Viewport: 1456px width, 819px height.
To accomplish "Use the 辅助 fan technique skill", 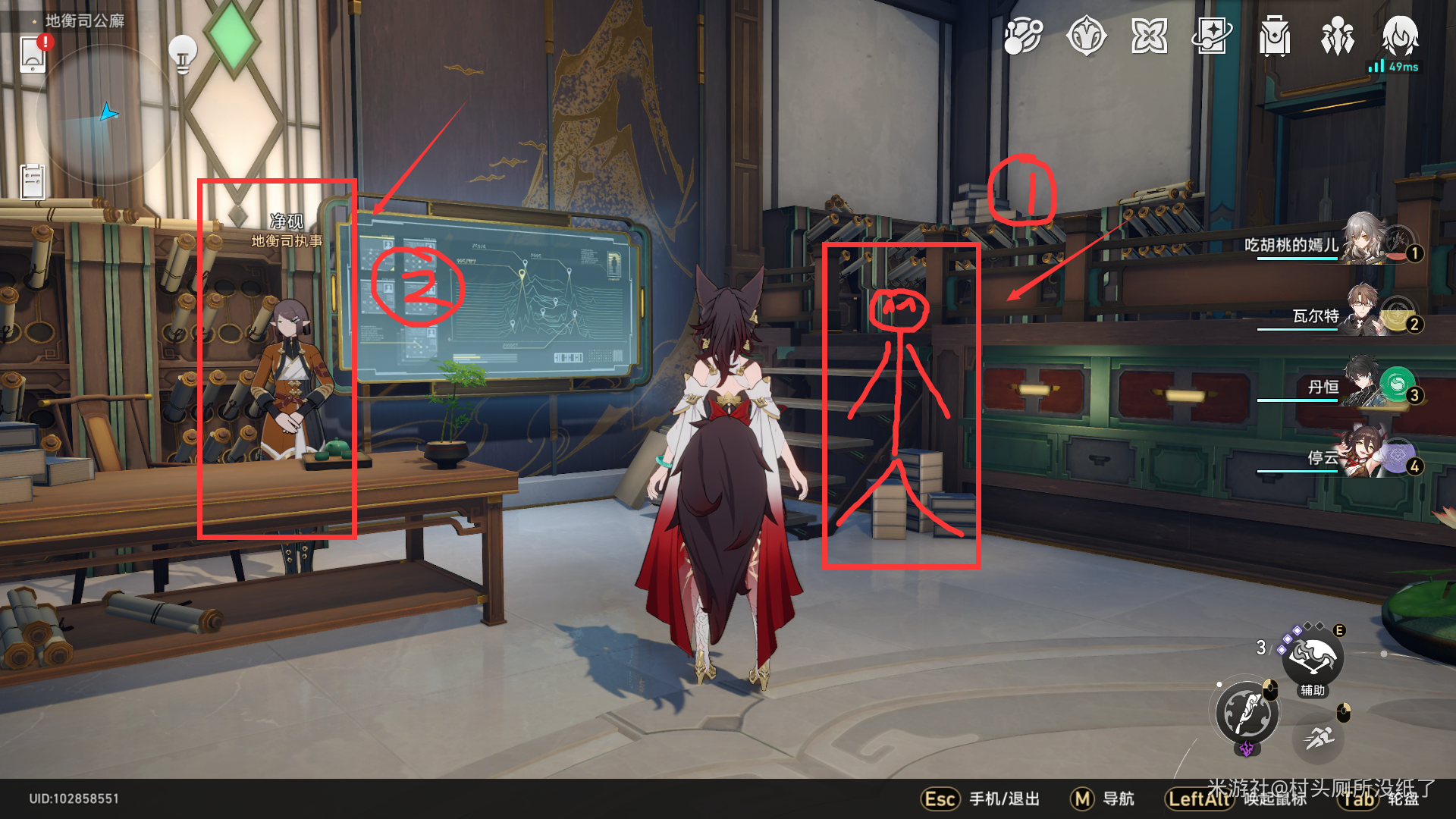I will click(x=1313, y=658).
